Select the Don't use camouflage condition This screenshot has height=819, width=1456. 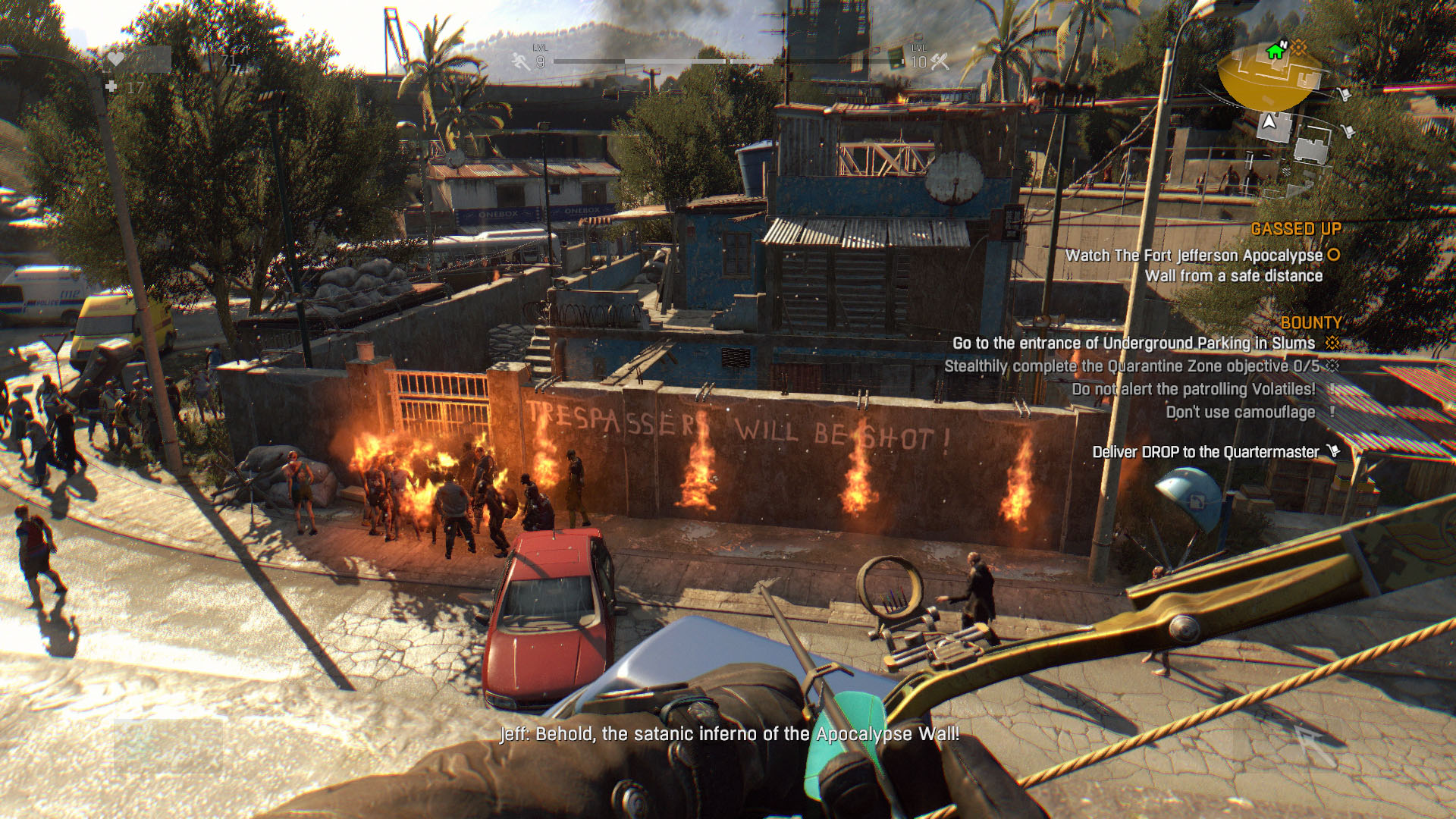coord(1240,413)
